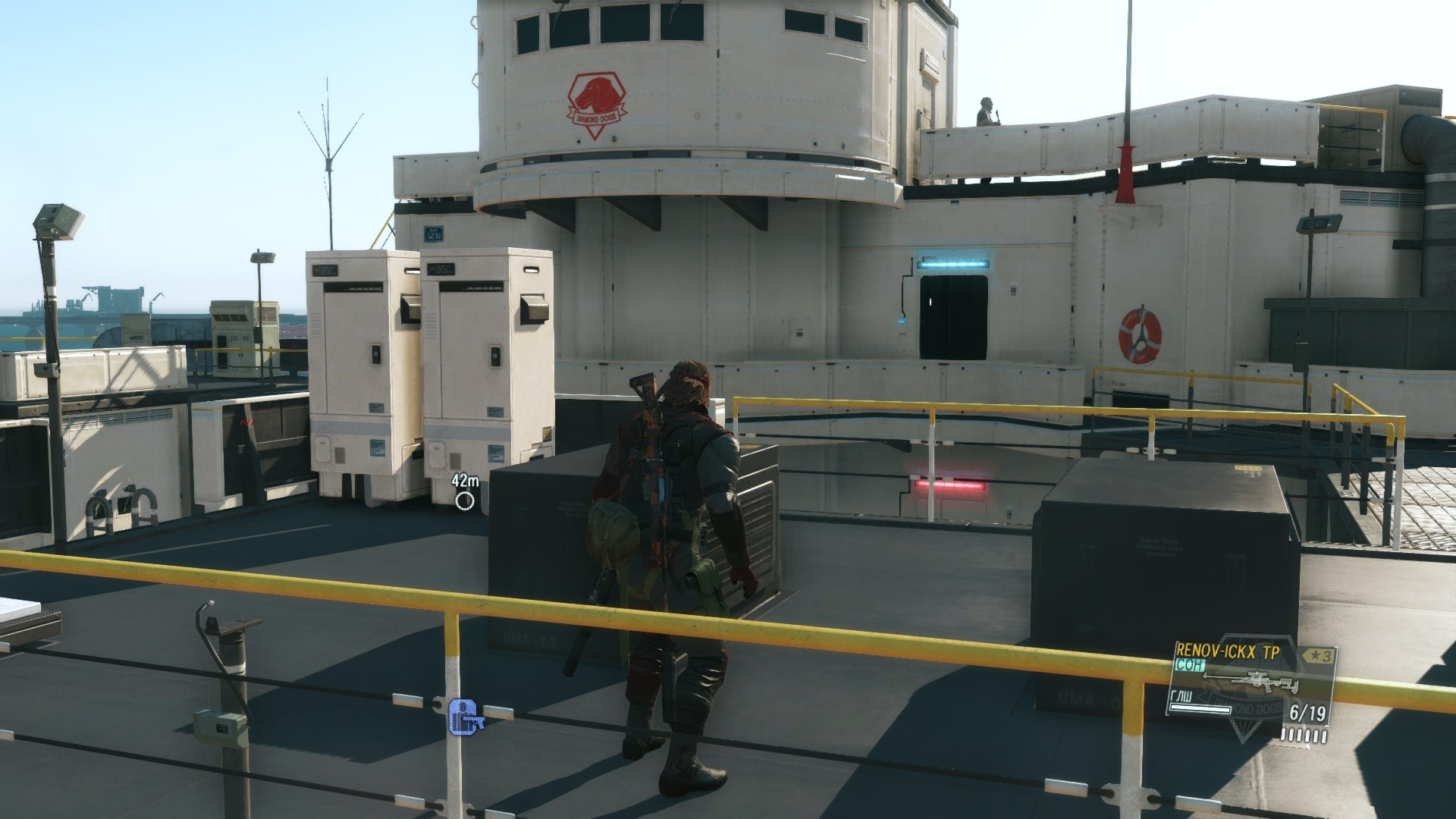Open the 42m waypoint marker circle
This screenshot has height=819, width=1456.
pos(463,500)
